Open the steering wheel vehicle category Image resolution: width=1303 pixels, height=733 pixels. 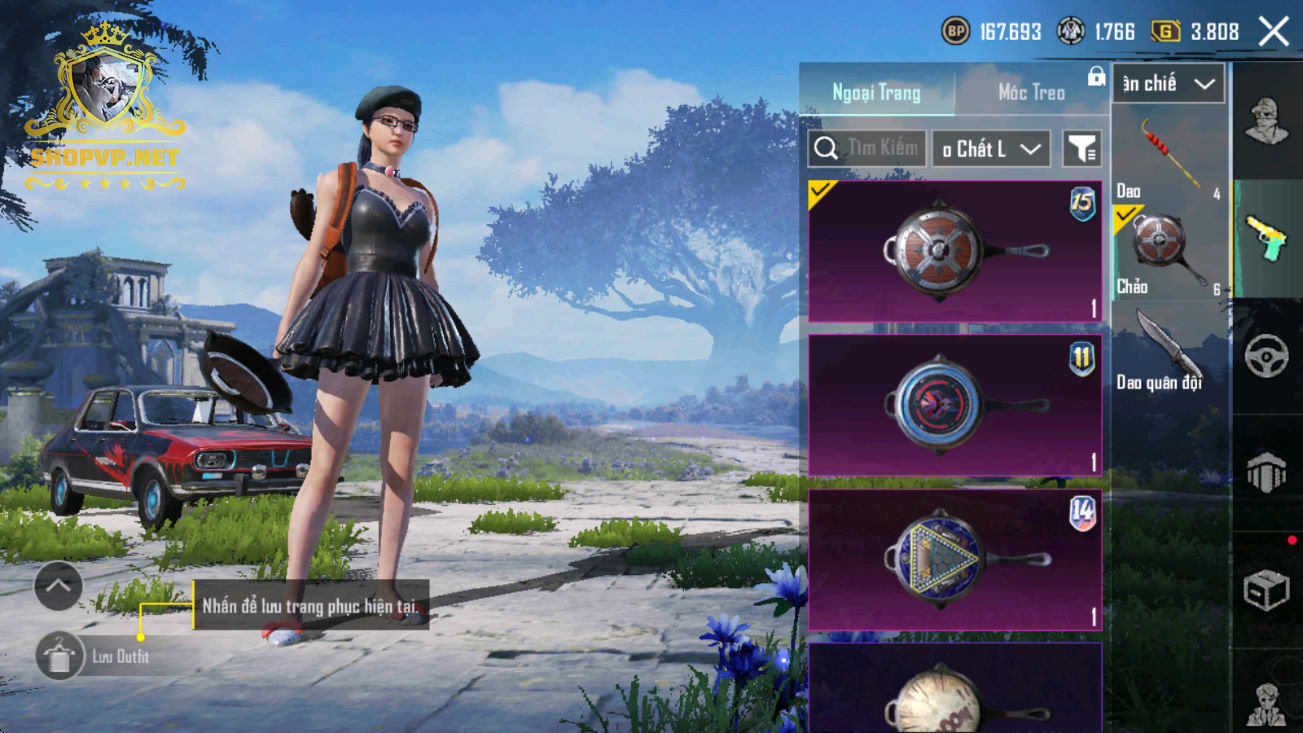pos(1267,356)
